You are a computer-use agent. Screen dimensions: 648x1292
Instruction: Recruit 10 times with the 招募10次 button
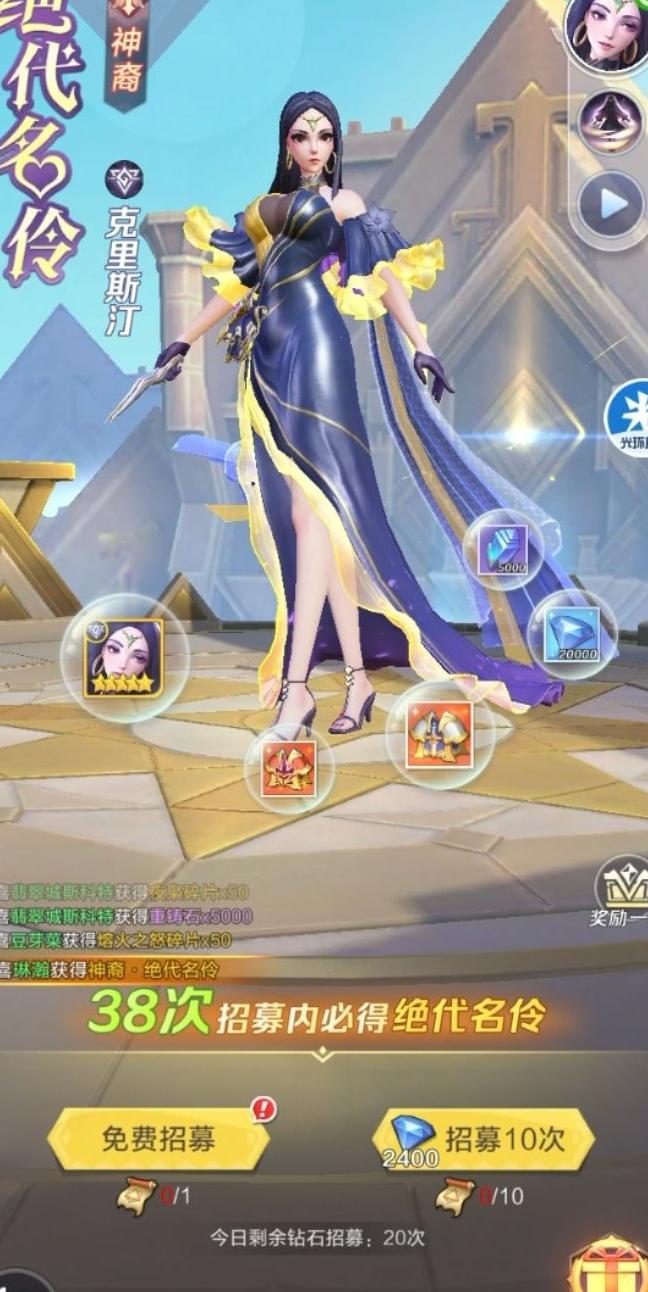click(485, 1138)
